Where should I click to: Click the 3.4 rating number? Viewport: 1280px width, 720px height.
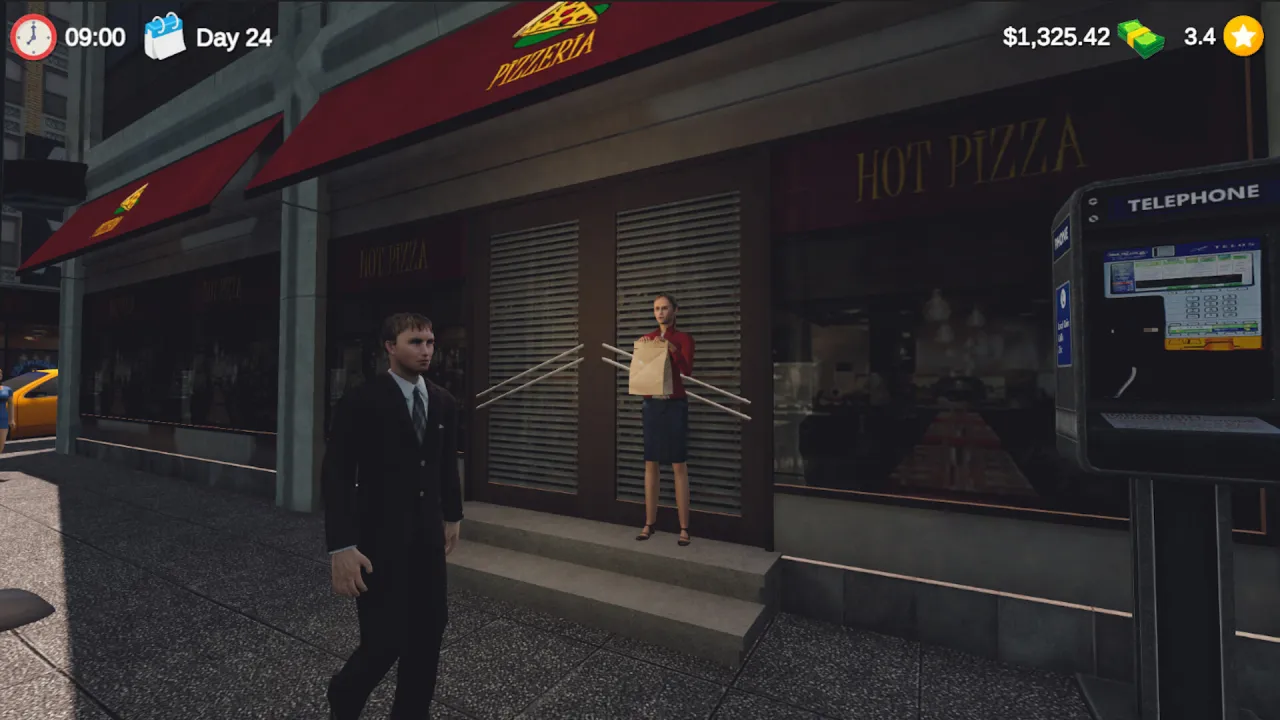click(1199, 37)
